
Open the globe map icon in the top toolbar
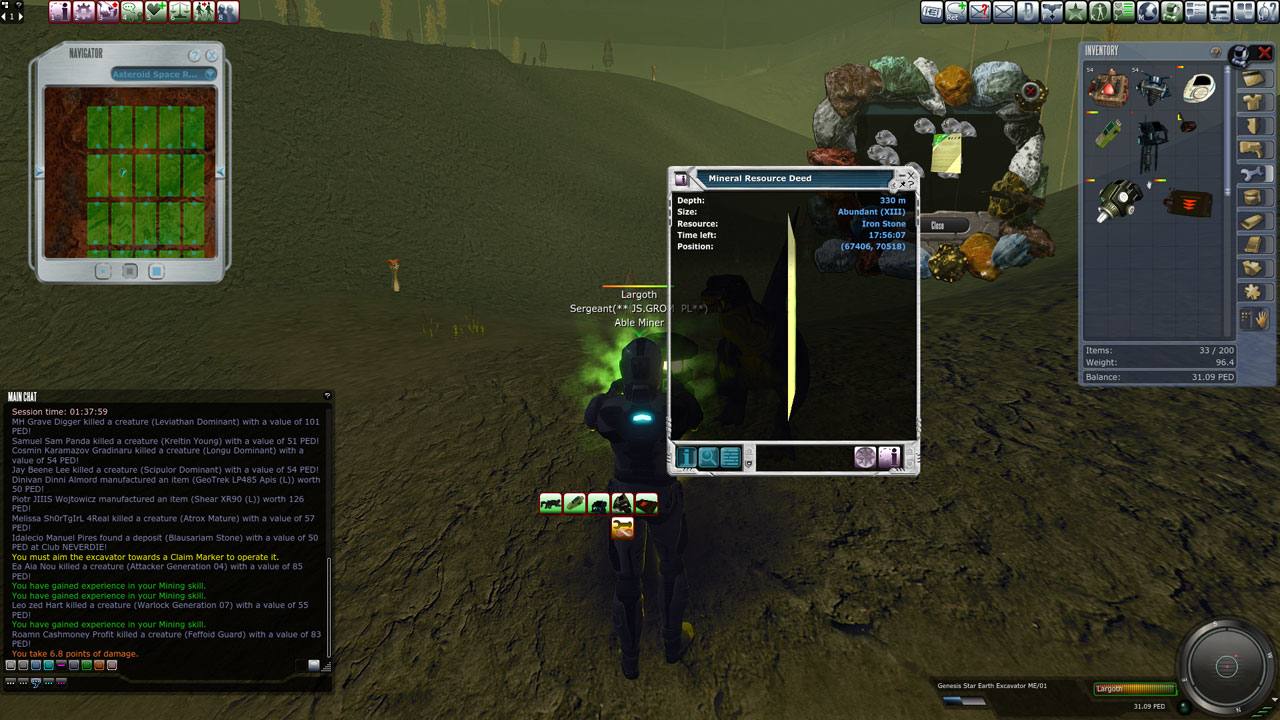[1148, 12]
